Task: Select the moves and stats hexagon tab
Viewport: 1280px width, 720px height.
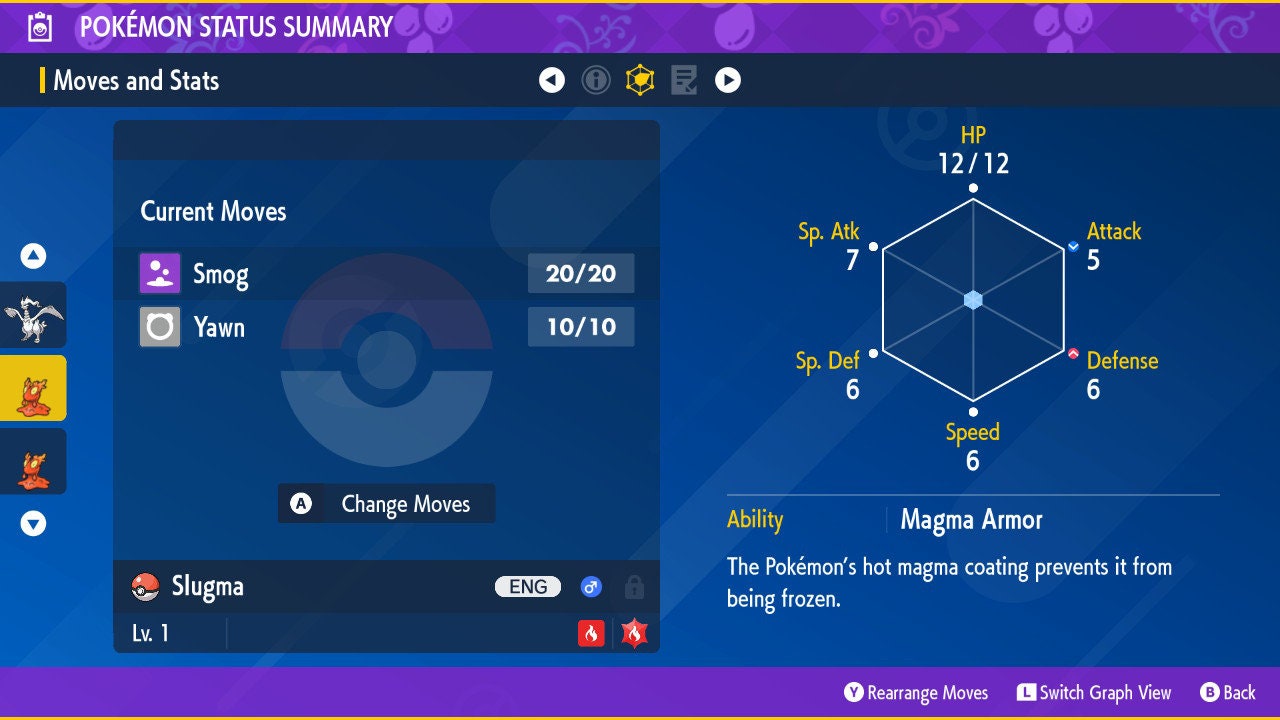Action: pos(640,80)
